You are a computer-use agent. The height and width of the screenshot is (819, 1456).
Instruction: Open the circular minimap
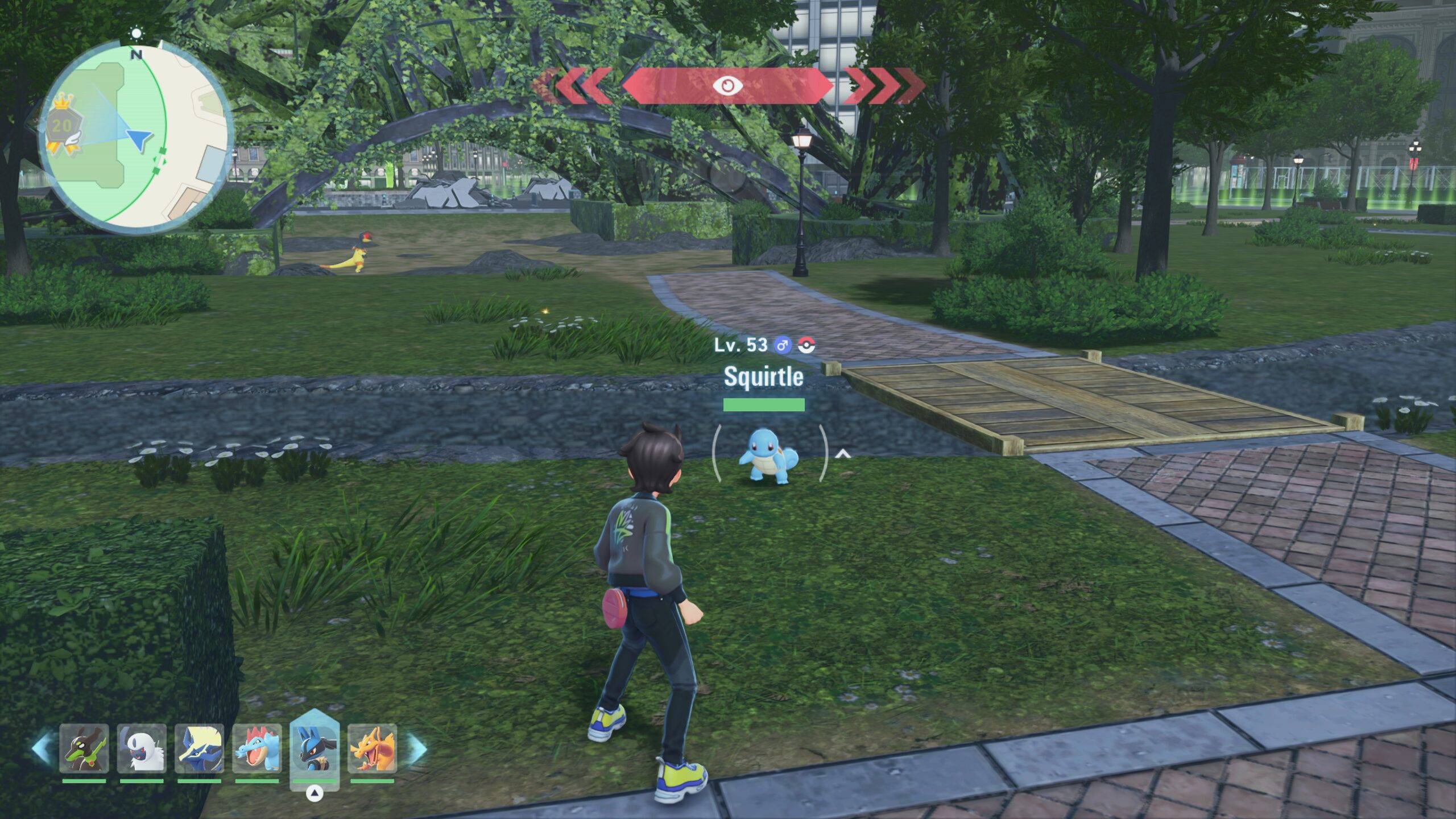[136, 136]
